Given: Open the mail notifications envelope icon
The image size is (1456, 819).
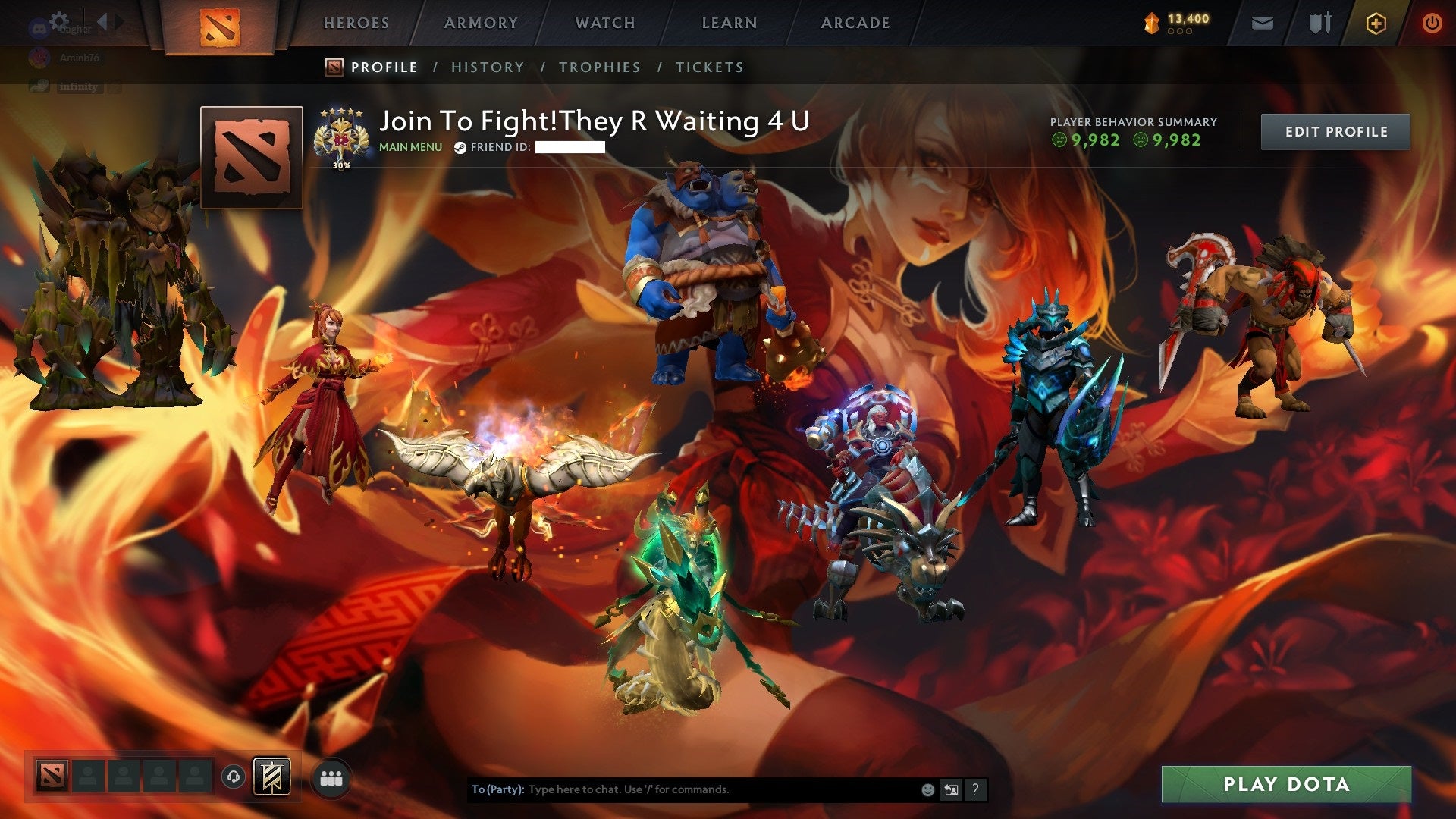Looking at the screenshot, I should click(x=1262, y=23).
